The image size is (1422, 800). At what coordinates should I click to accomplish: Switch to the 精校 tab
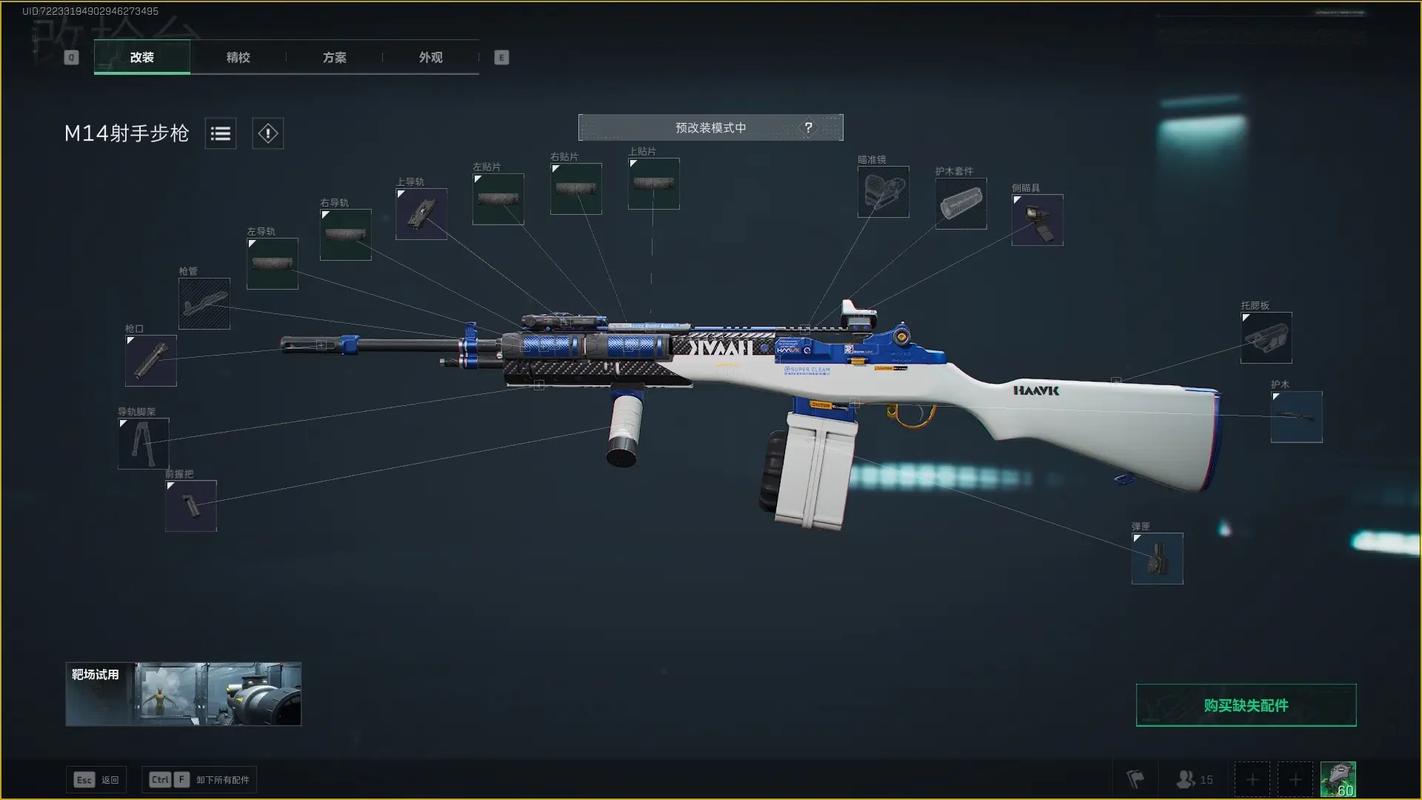coord(238,57)
